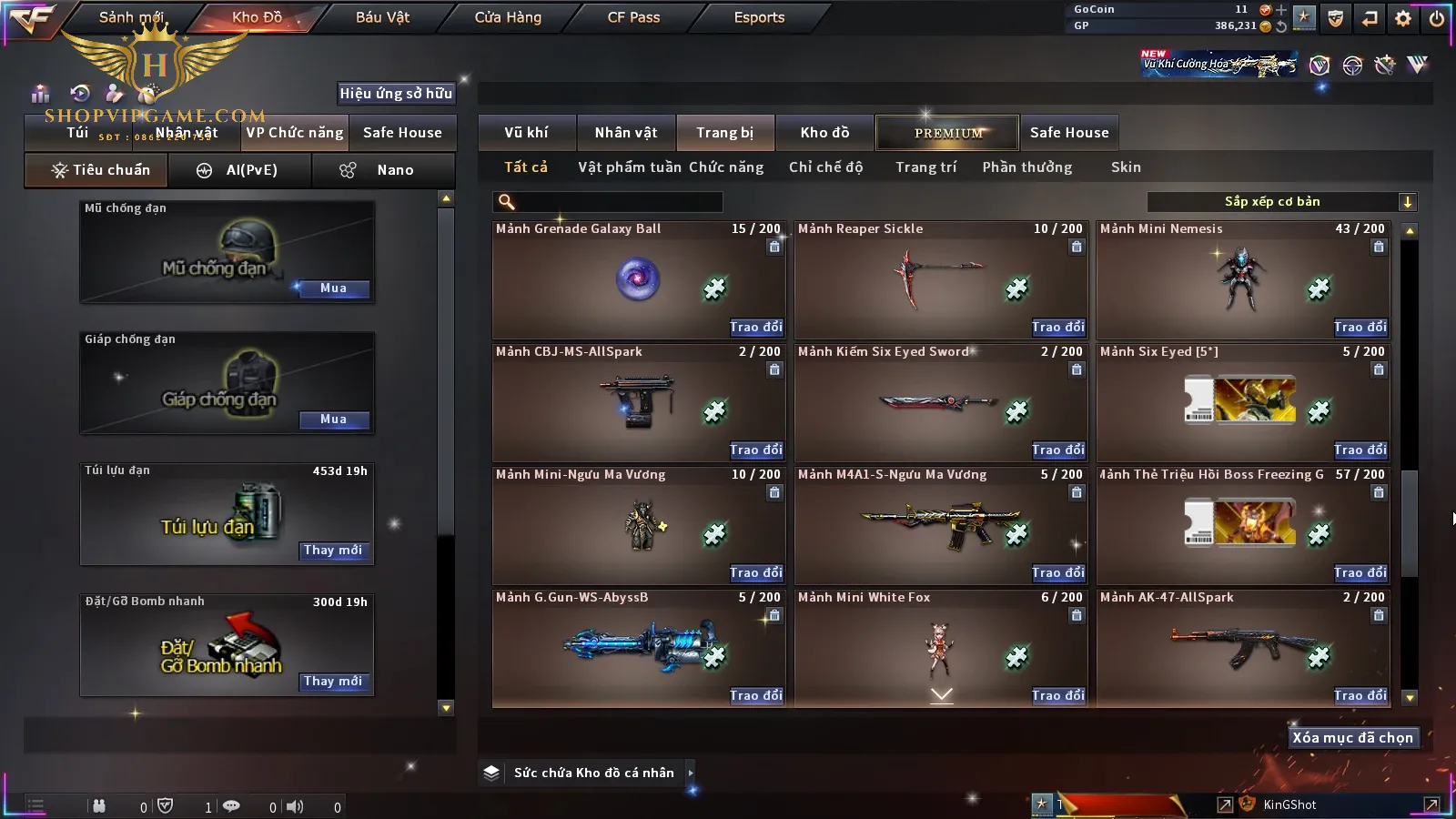Click Xóa mục đã chọn button
The width and height of the screenshot is (1456, 819).
[1352, 738]
